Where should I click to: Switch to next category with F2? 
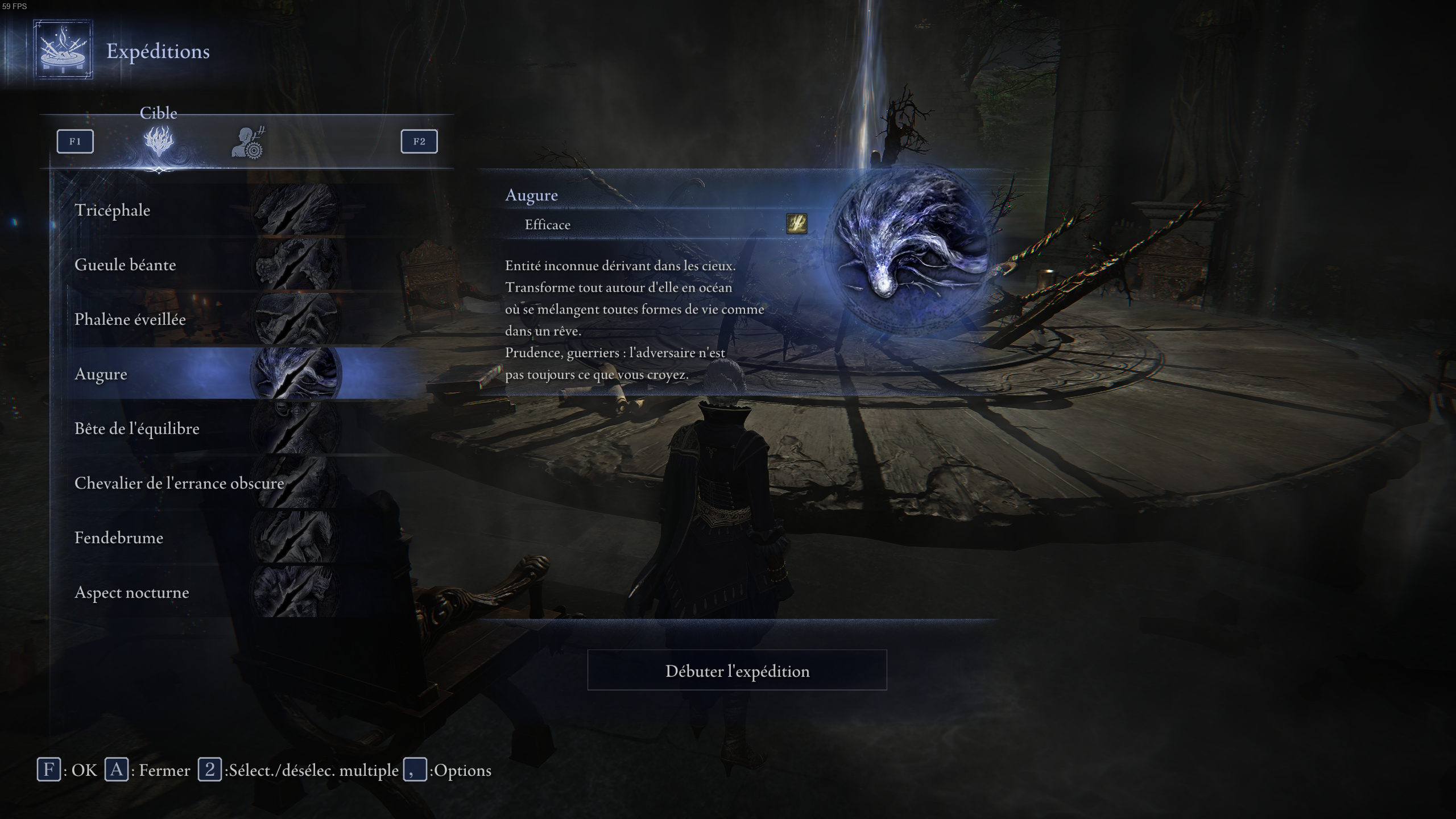click(x=419, y=142)
